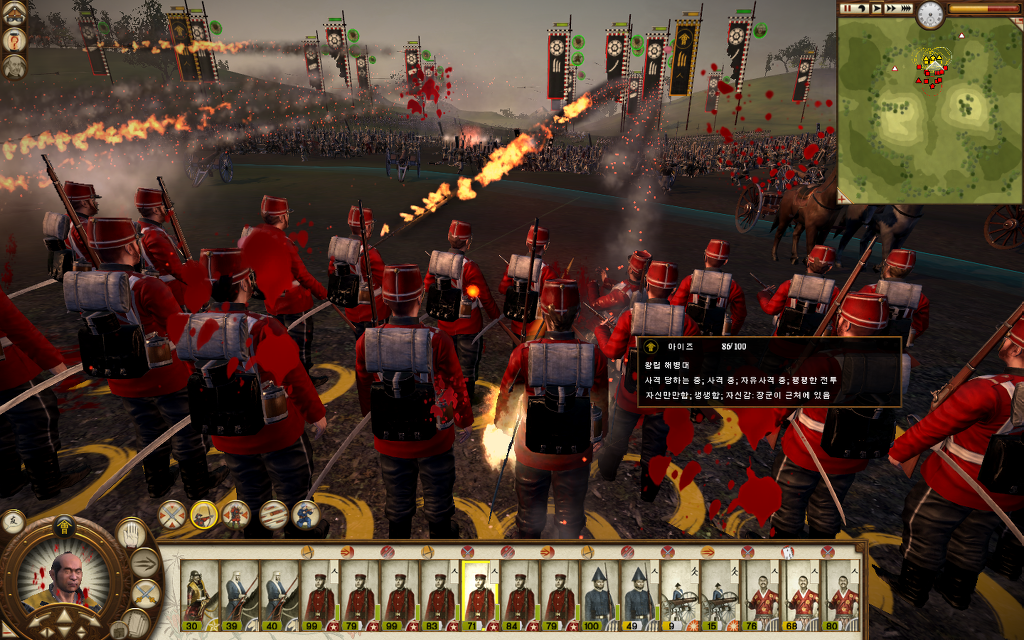Activate the blue rifleman ability icon
Image resolution: width=1024 pixels, height=640 pixels.
(305, 515)
